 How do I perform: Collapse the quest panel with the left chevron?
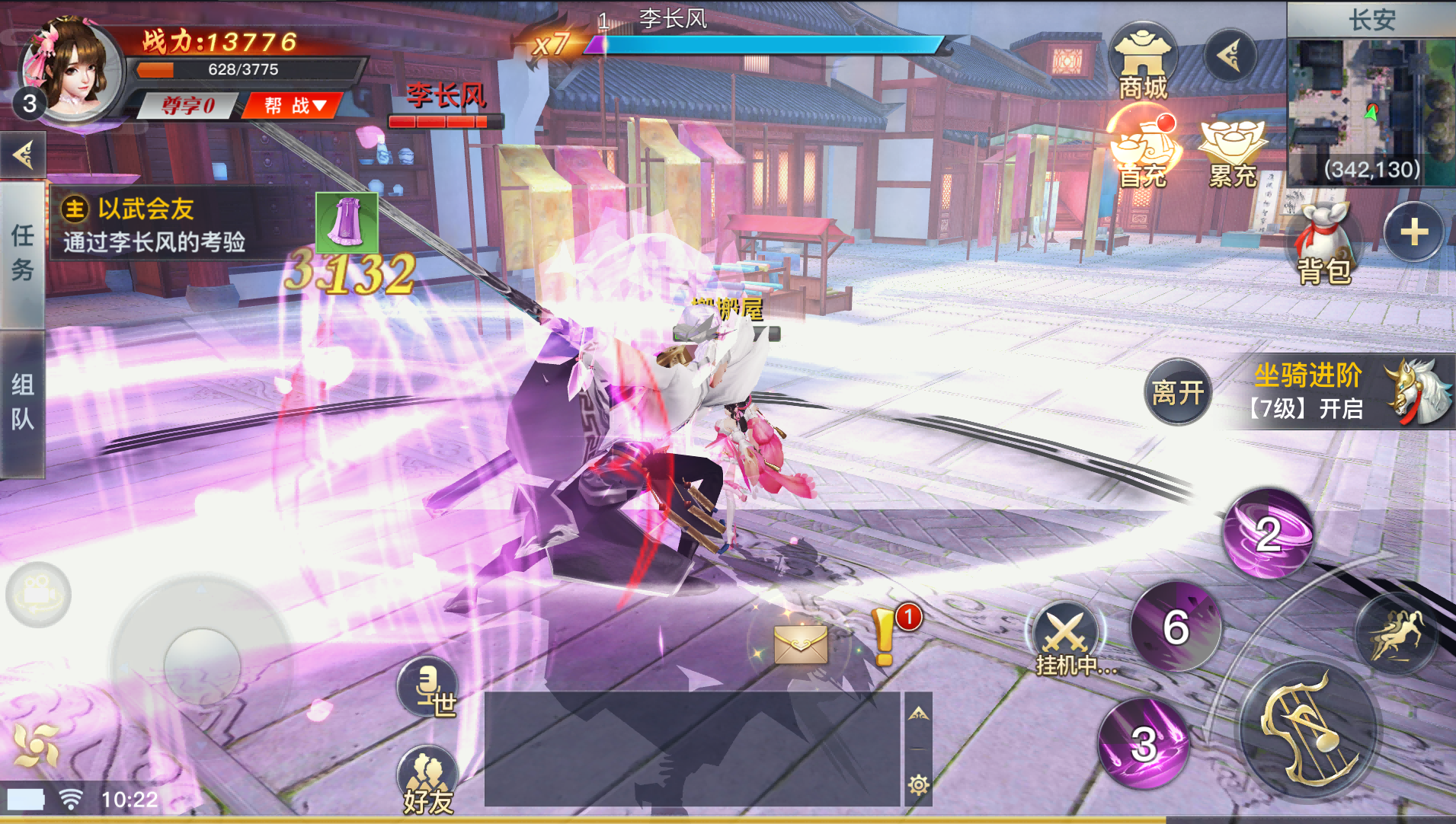pos(23,154)
